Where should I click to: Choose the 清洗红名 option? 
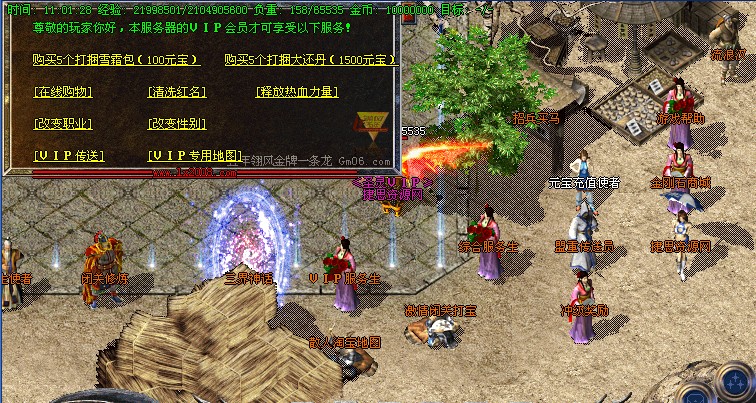(x=177, y=92)
